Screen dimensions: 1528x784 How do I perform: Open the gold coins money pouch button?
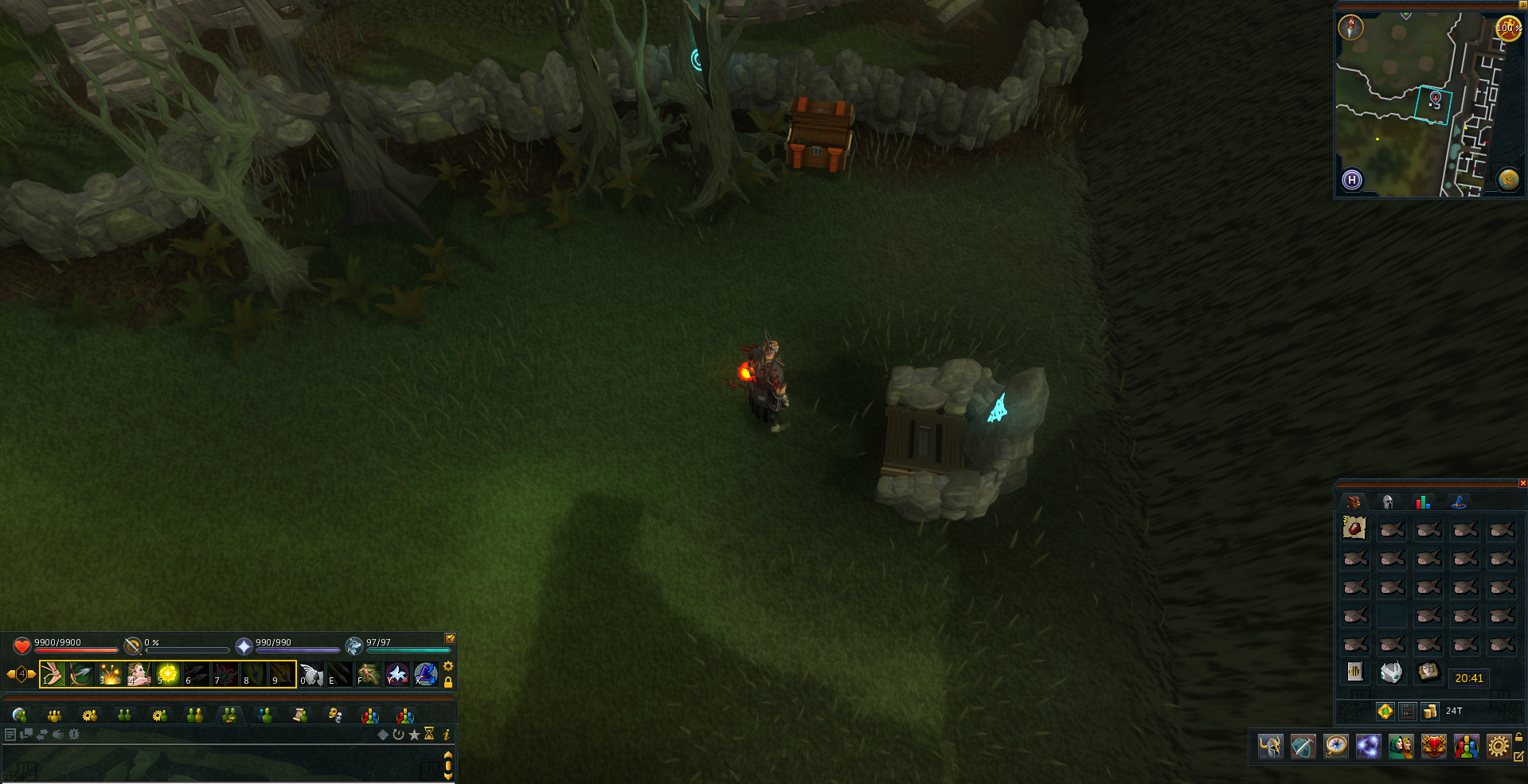click(x=1430, y=711)
